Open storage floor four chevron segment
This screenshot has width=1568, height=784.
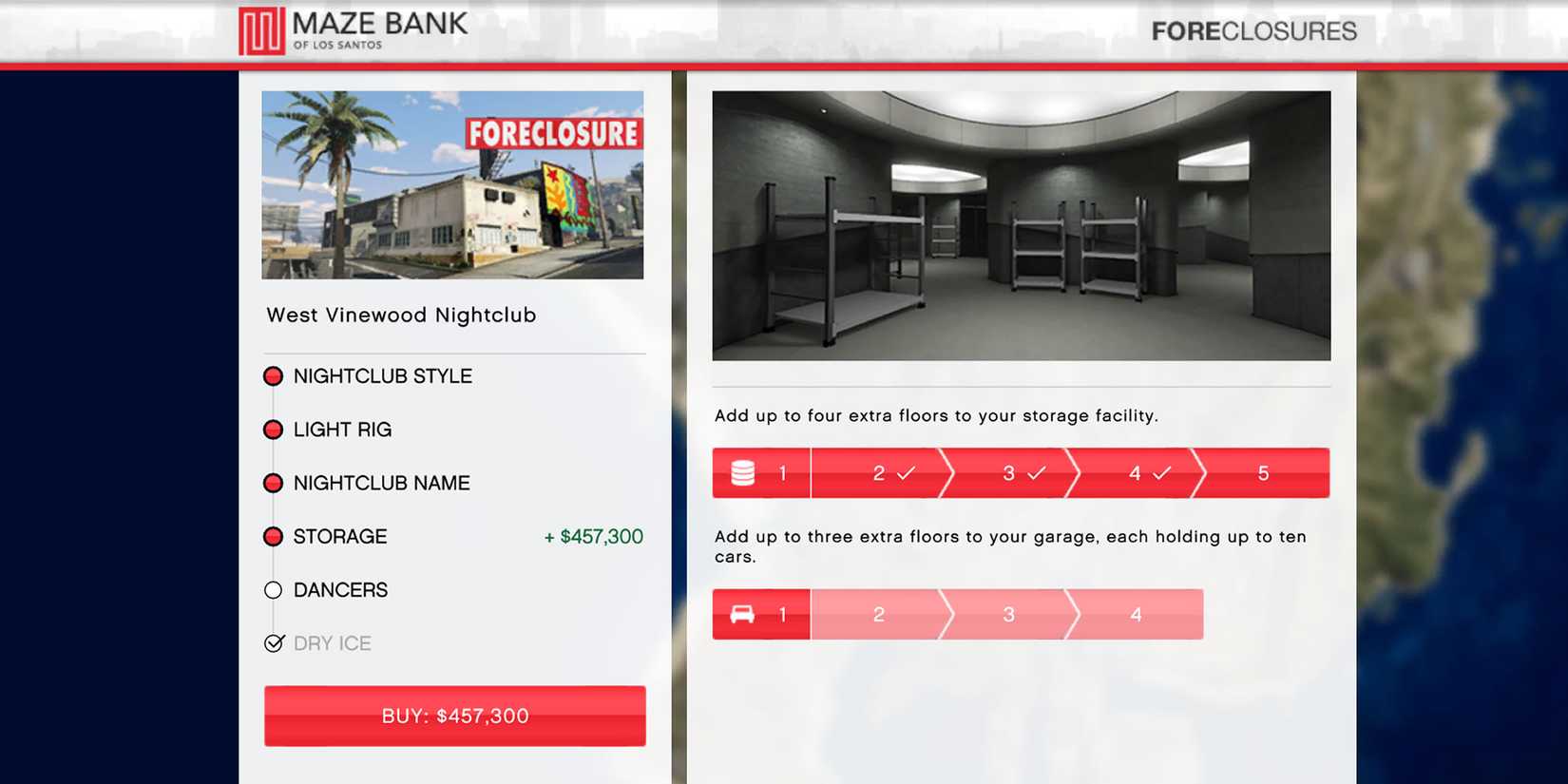(x=1161, y=470)
